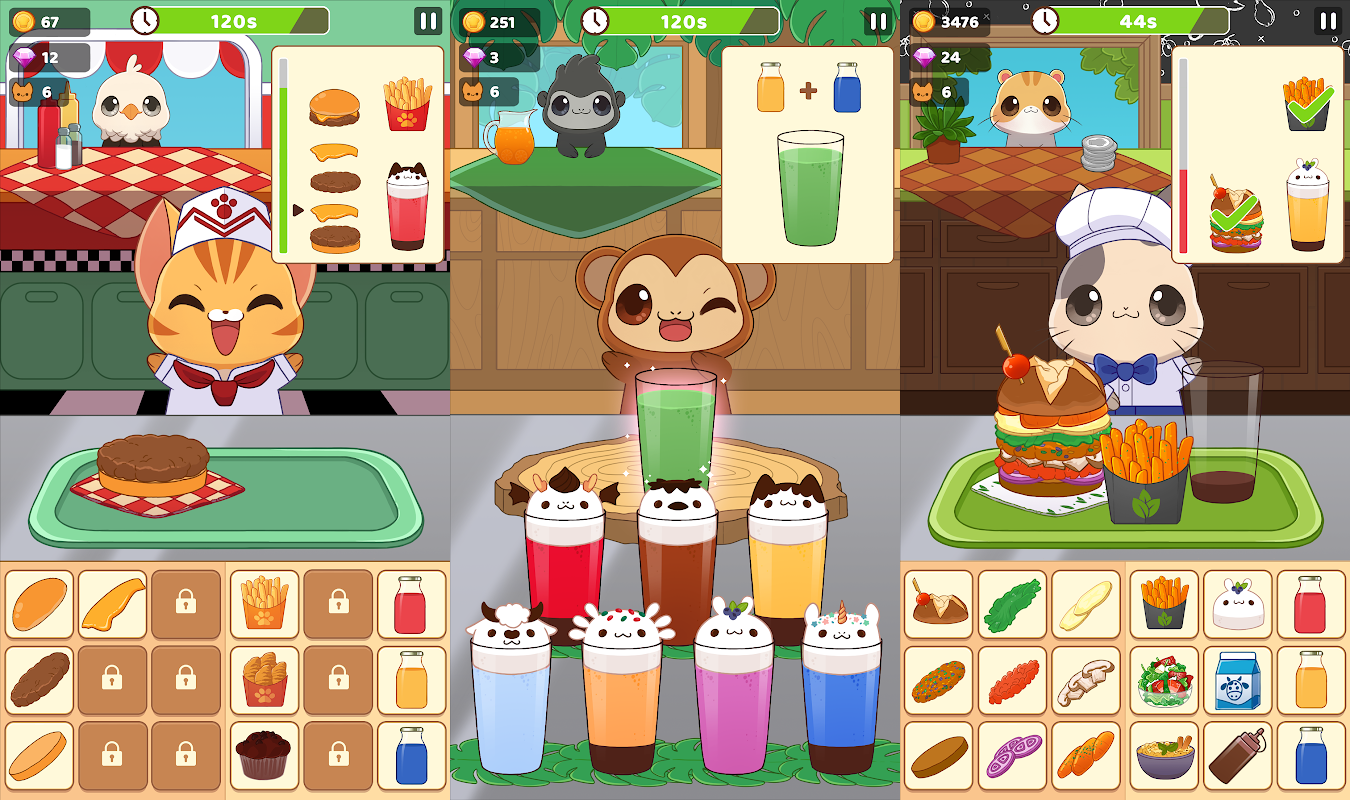
Task: Select the sliced mushrooms ingredient
Action: point(1087,679)
